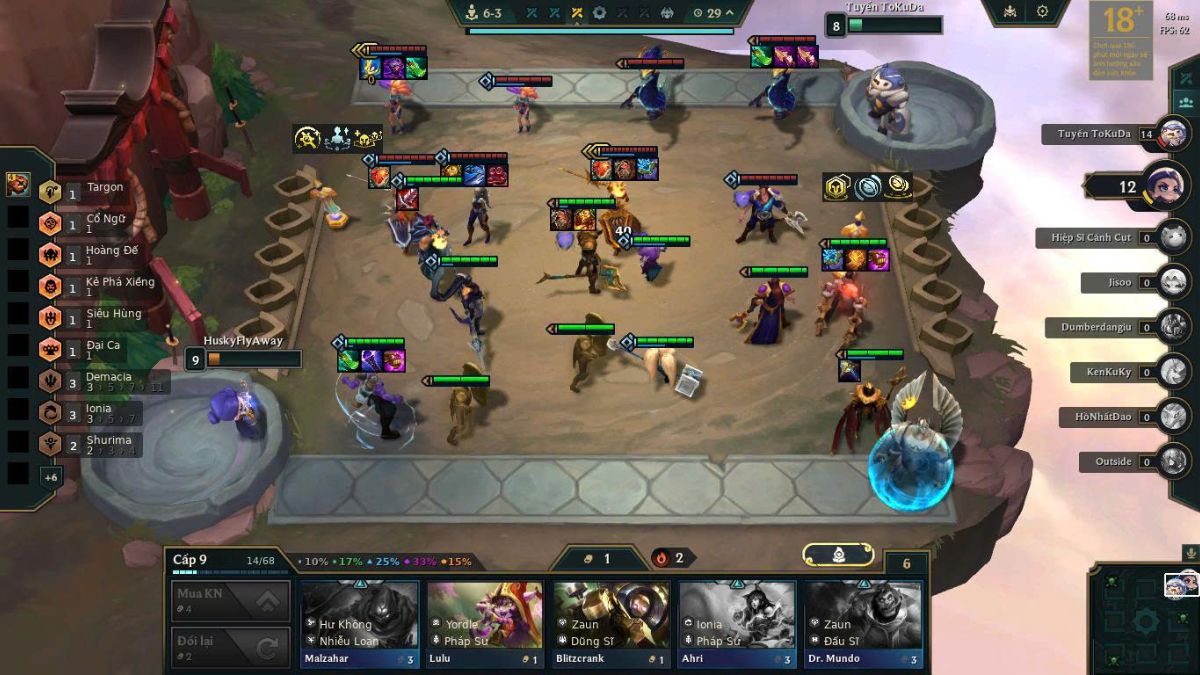Expand the +6 hidden traits

click(x=50, y=477)
